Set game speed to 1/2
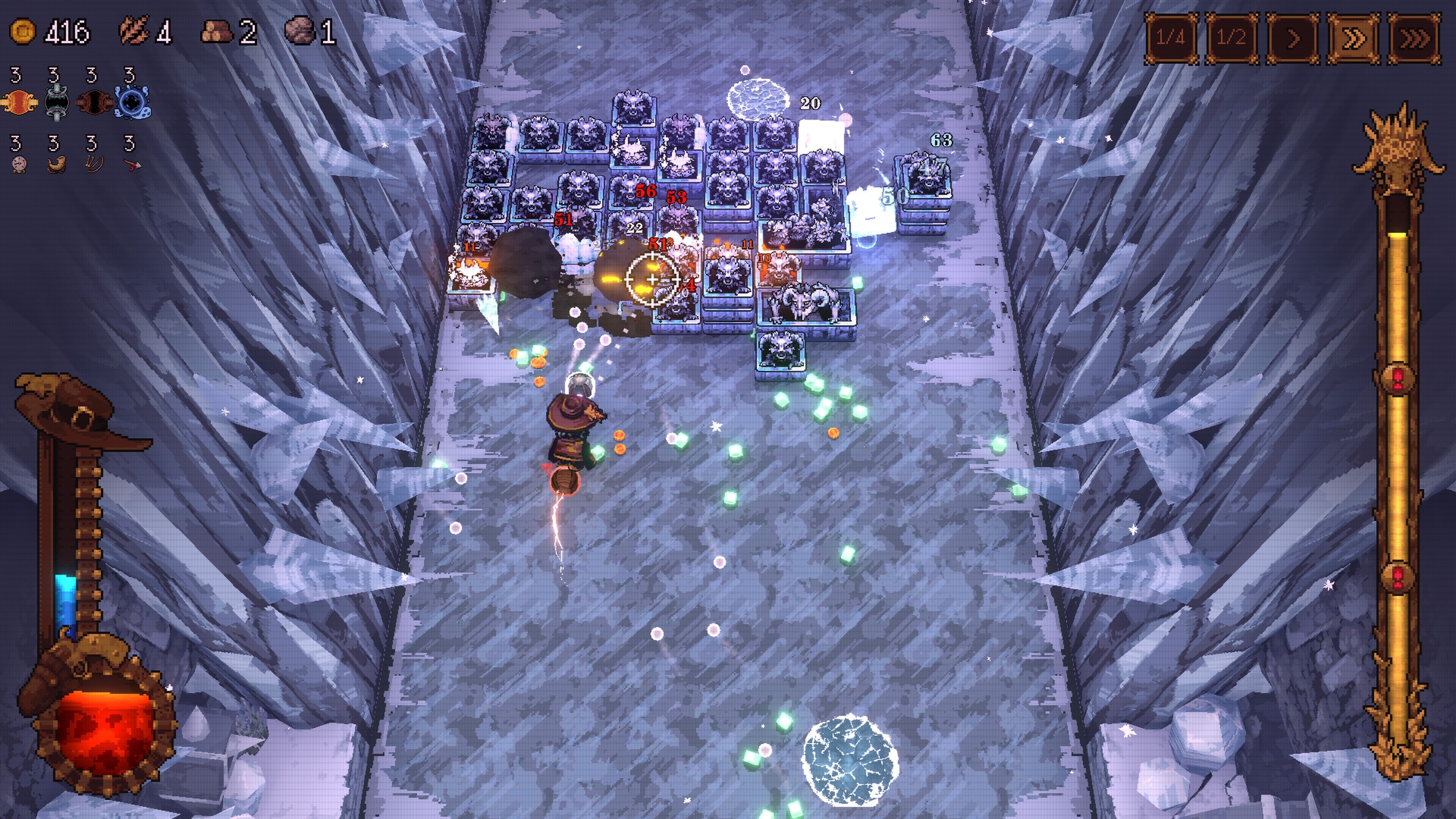Image resolution: width=1456 pixels, height=819 pixels. 1231,38
